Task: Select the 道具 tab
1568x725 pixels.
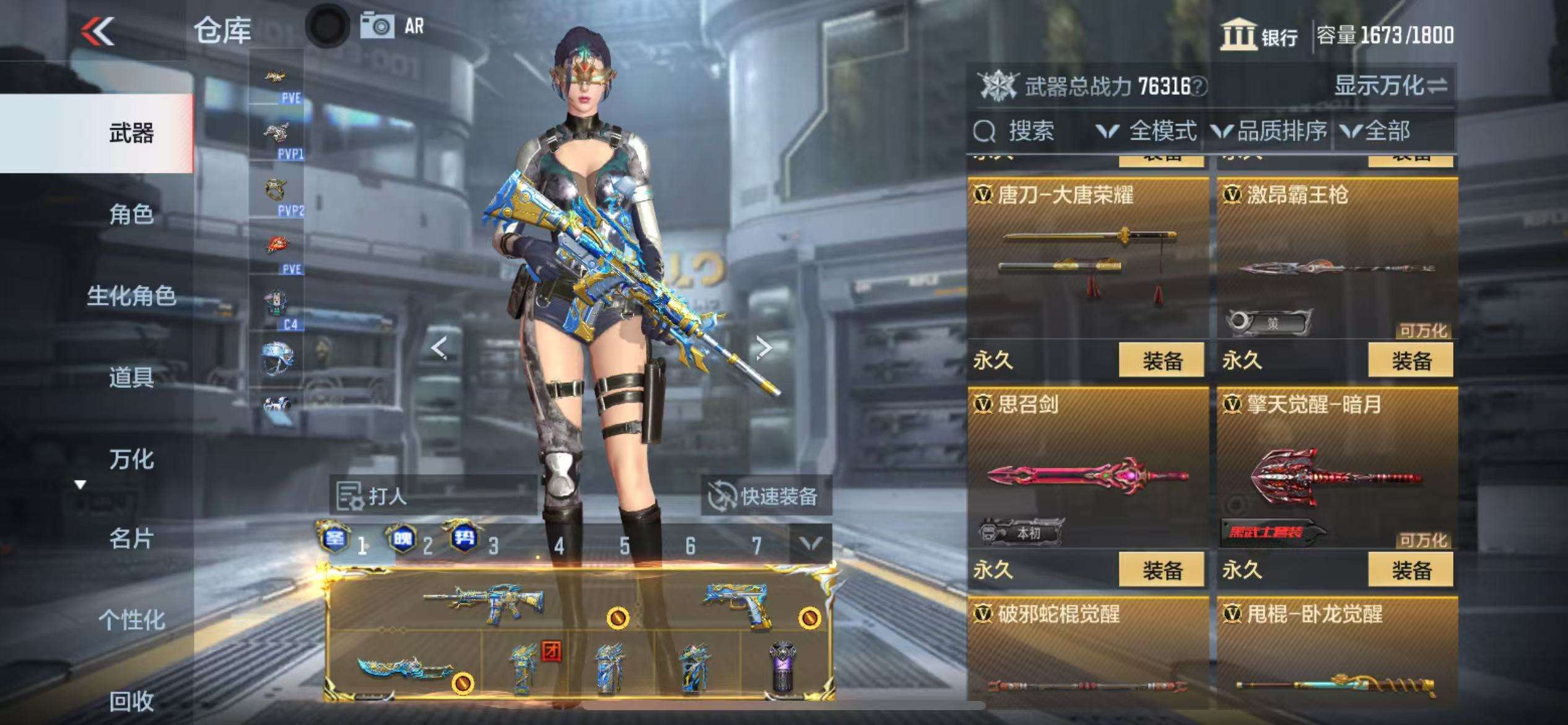Action: [x=131, y=377]
